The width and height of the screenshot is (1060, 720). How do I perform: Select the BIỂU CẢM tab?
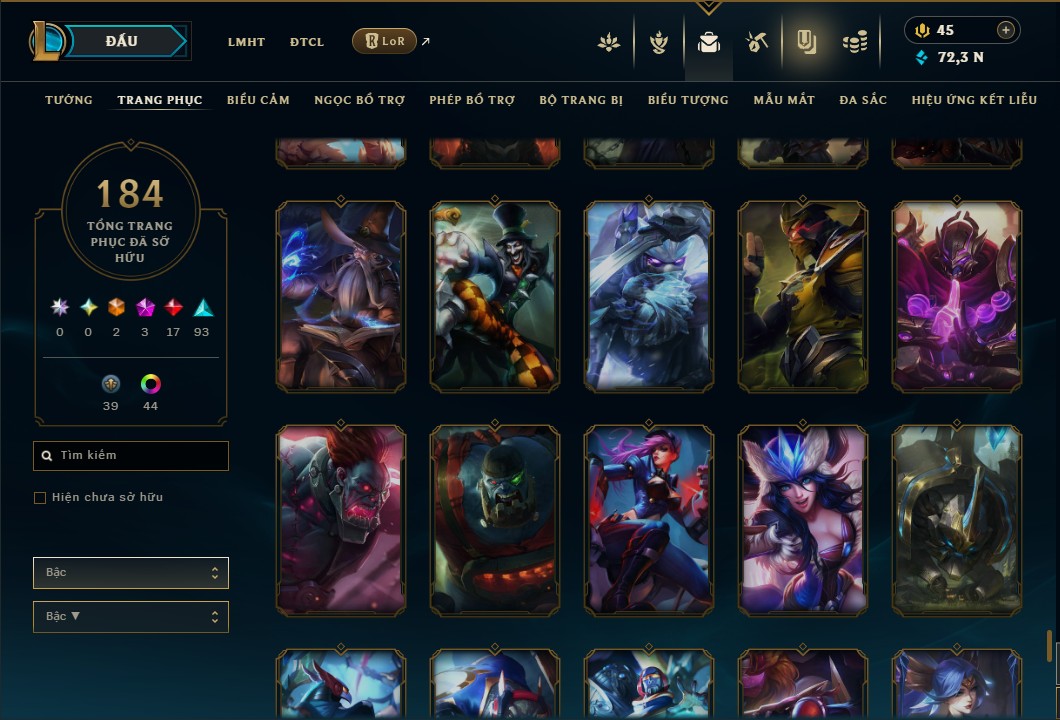258,100
